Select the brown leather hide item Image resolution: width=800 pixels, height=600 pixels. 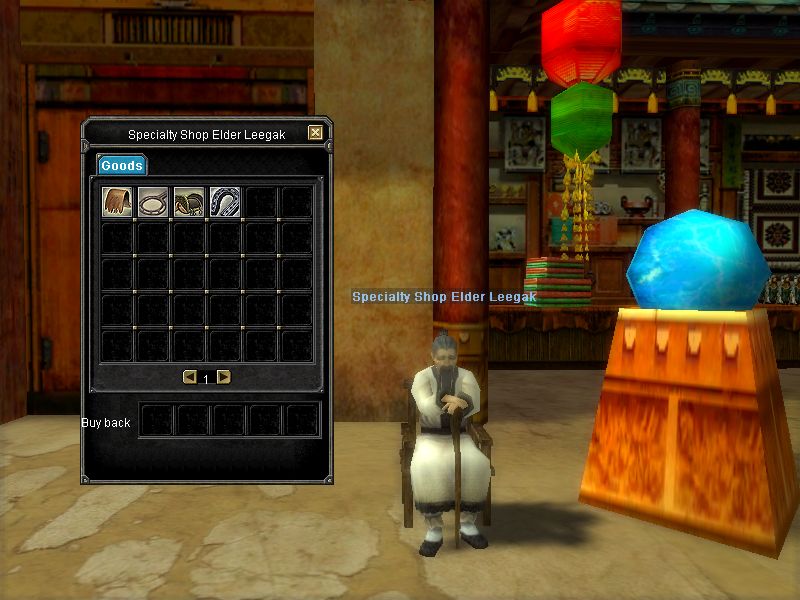[x=118, y=202]
